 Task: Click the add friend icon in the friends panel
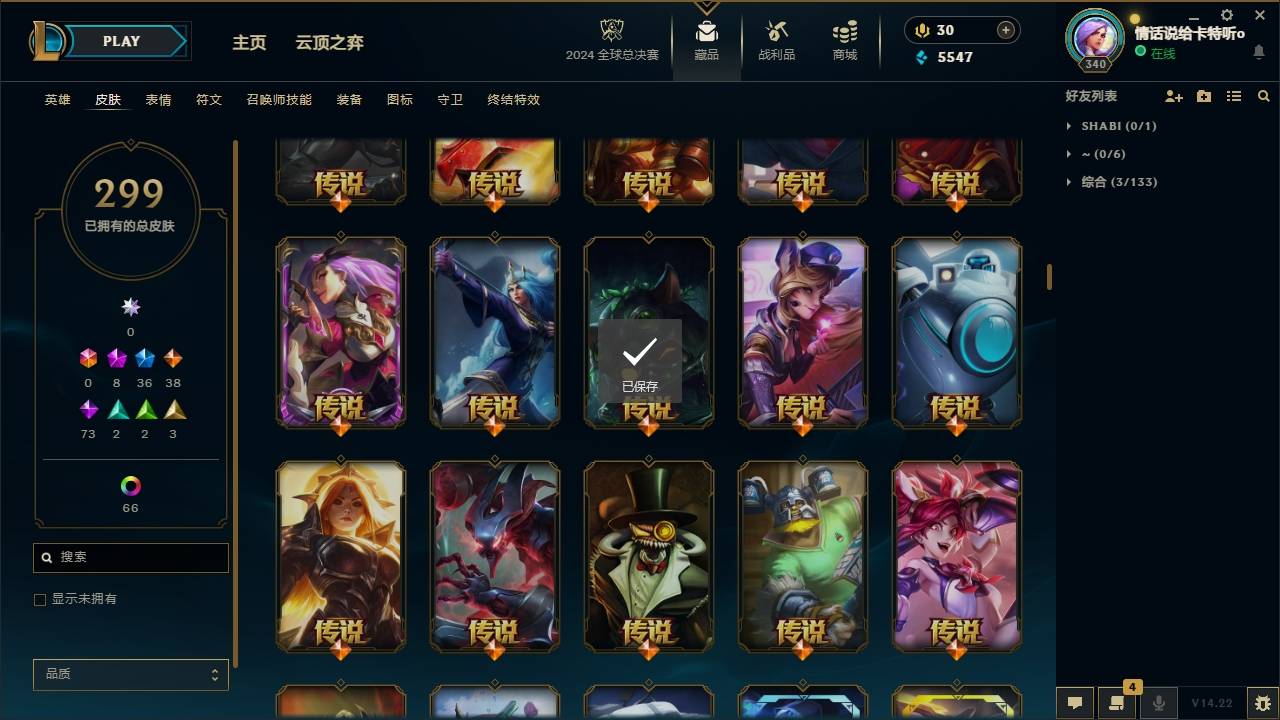pyautogui.click(x=1174, y=96)
